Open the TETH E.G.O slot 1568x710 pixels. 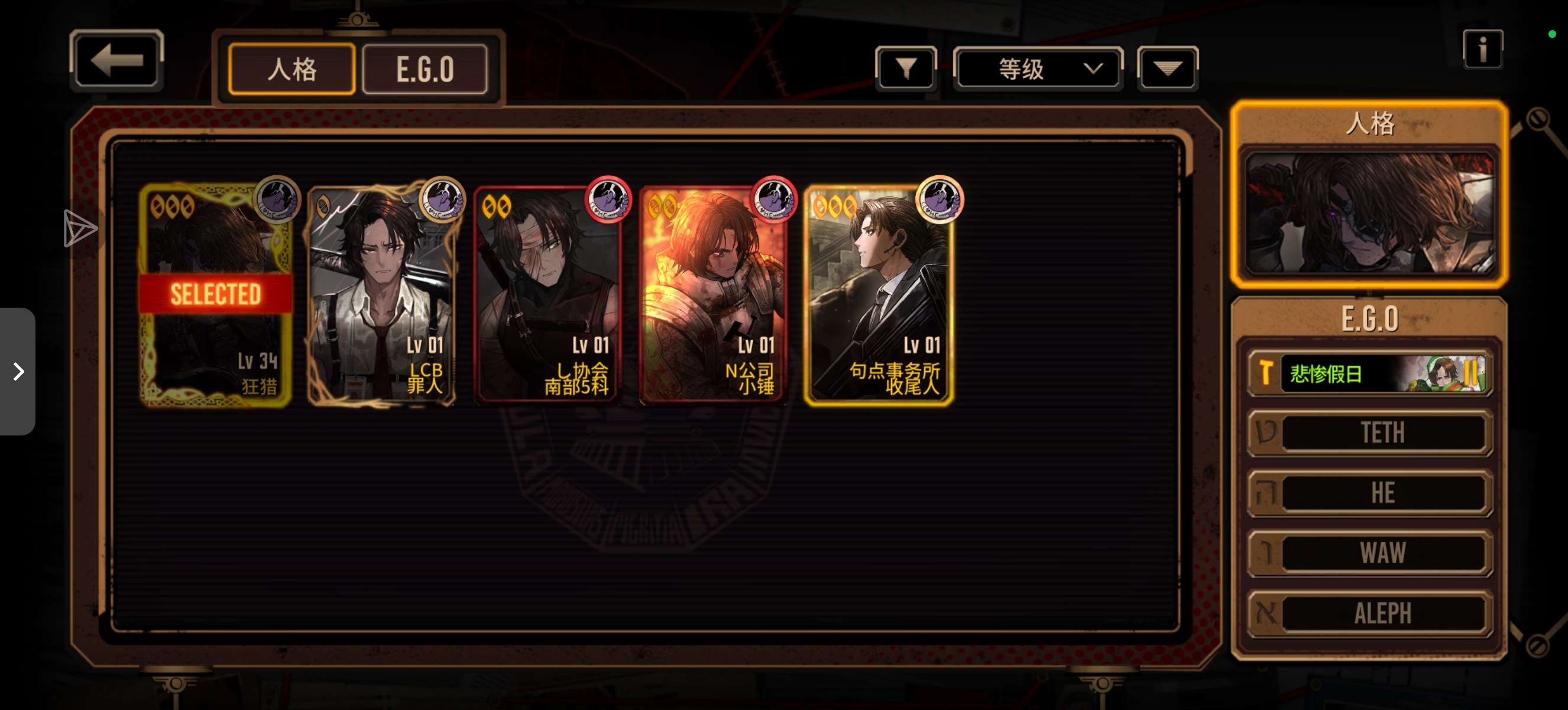pos(1369,433)
